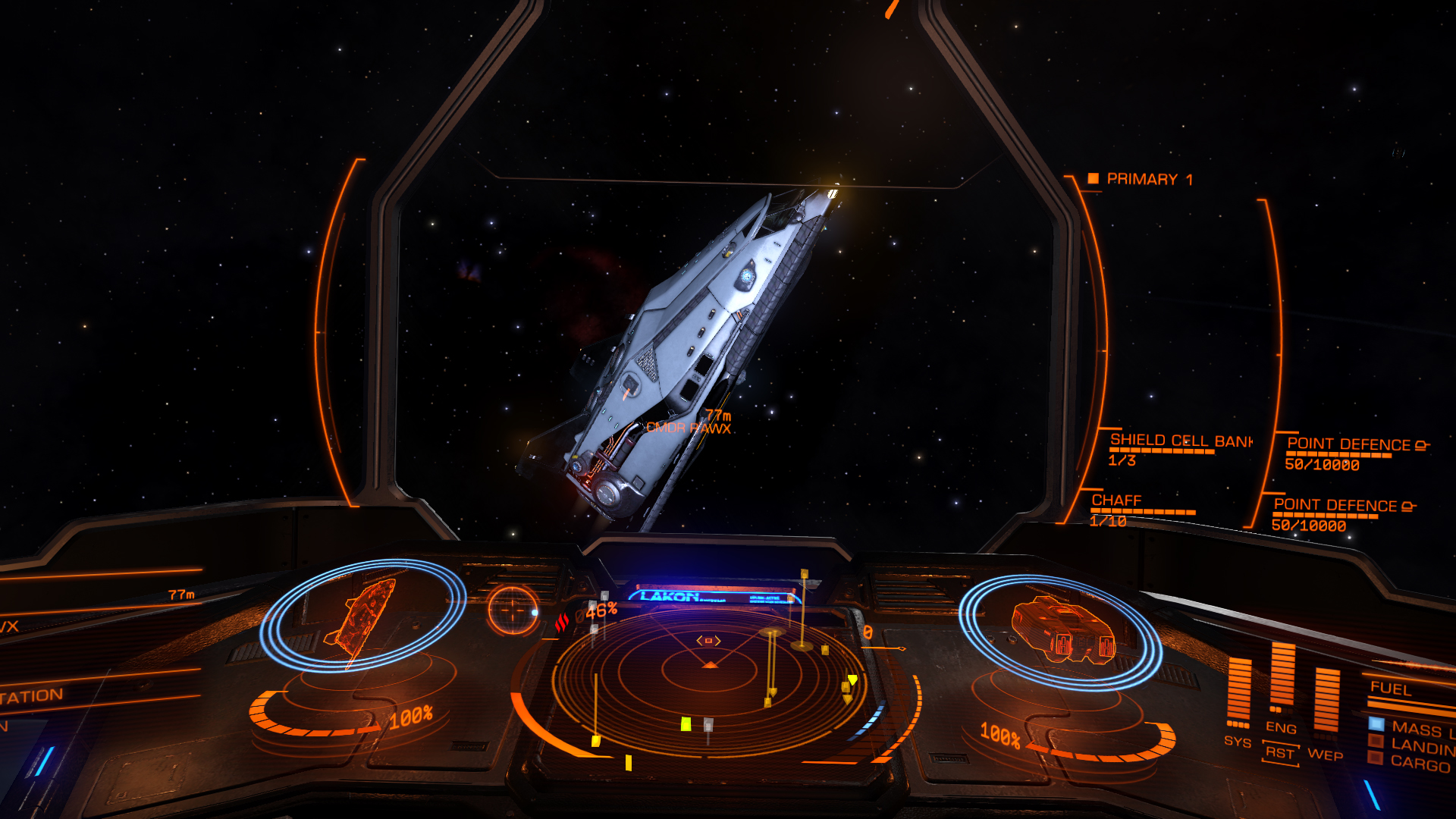Click the PRIMARY 1 fire group label
1456x819 pixels.
pyautogui.click(x=1148, y=180)
